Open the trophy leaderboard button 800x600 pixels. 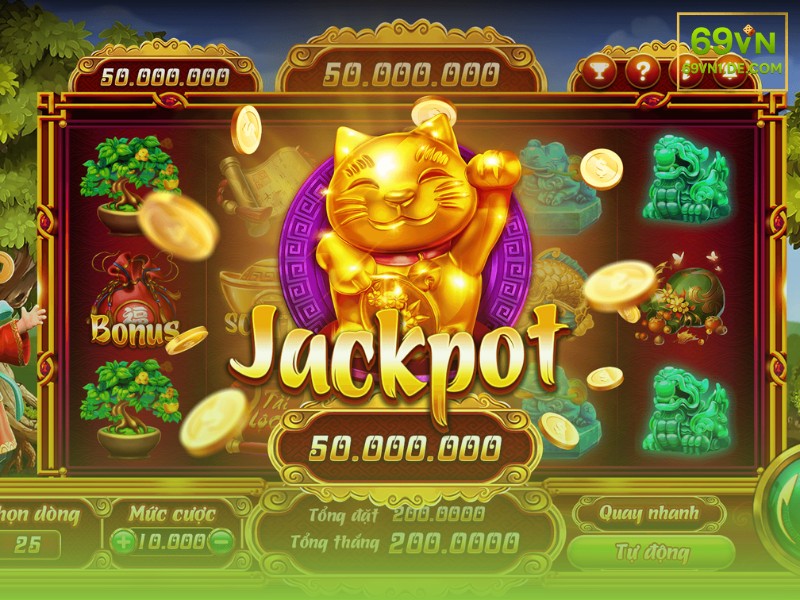click(600, 70)
